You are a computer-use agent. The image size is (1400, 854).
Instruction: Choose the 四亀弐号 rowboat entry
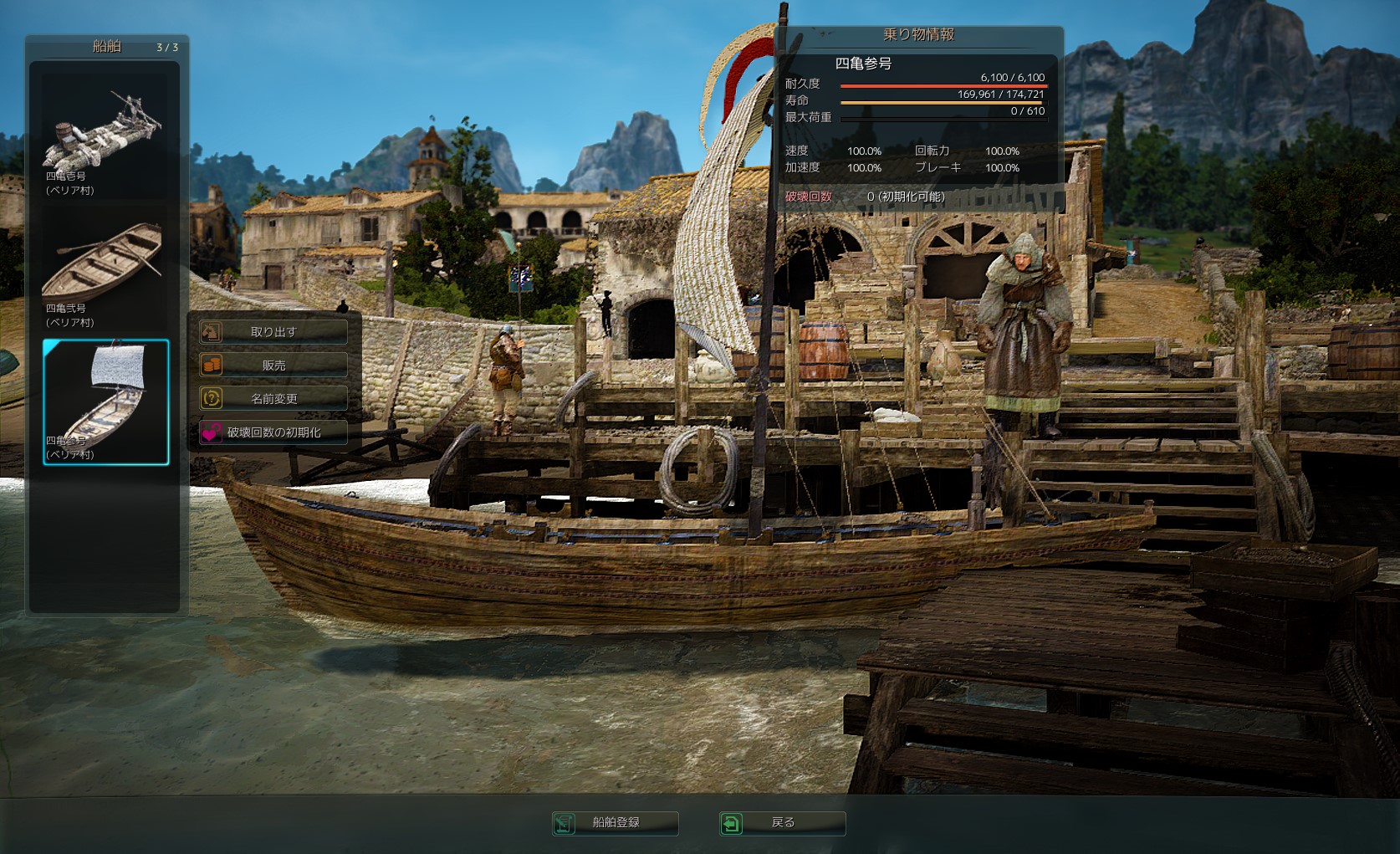(x=105, y=270)
